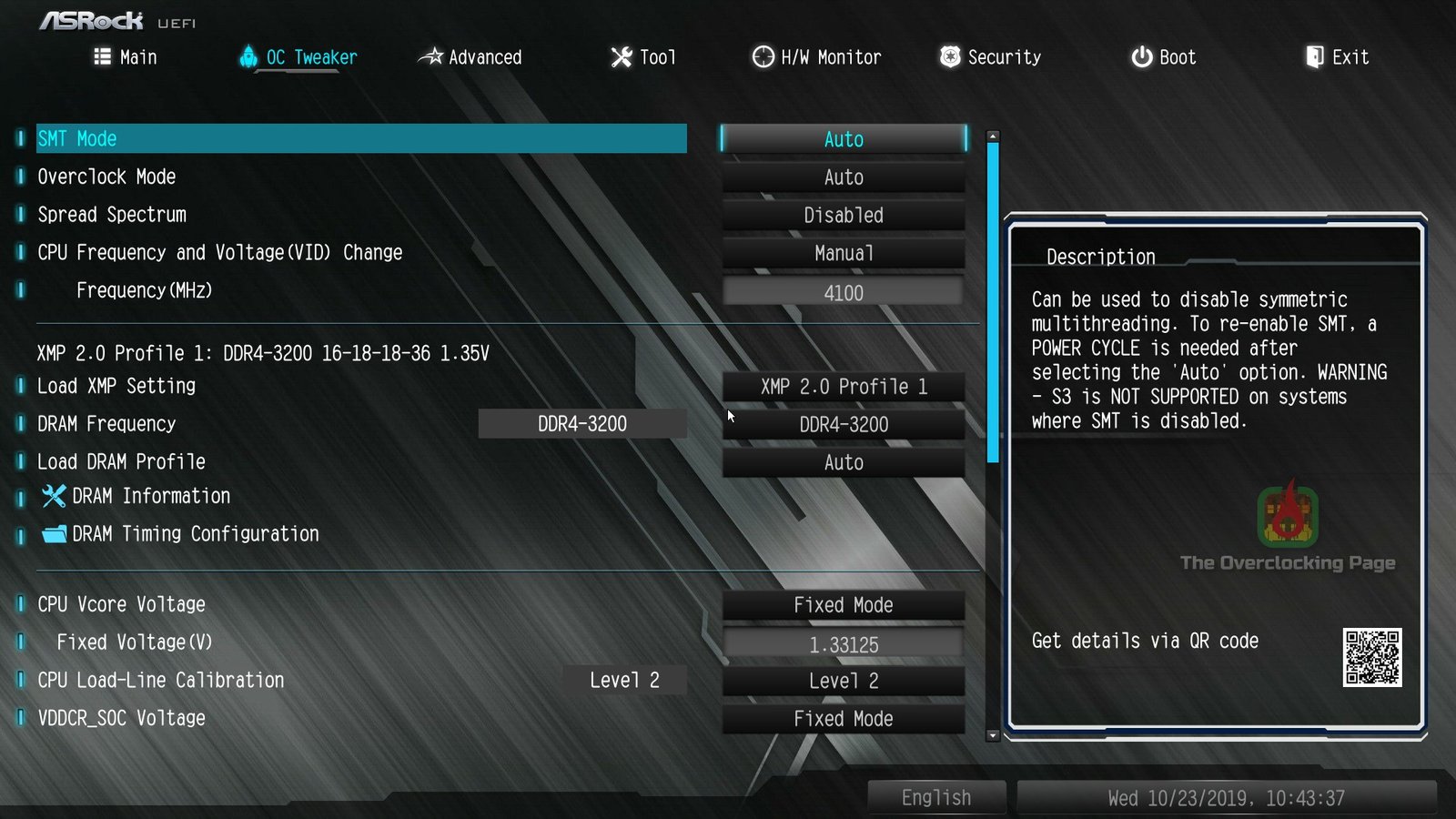Open the Spread Spectrum selector showing Disabled

click(843, 215)
